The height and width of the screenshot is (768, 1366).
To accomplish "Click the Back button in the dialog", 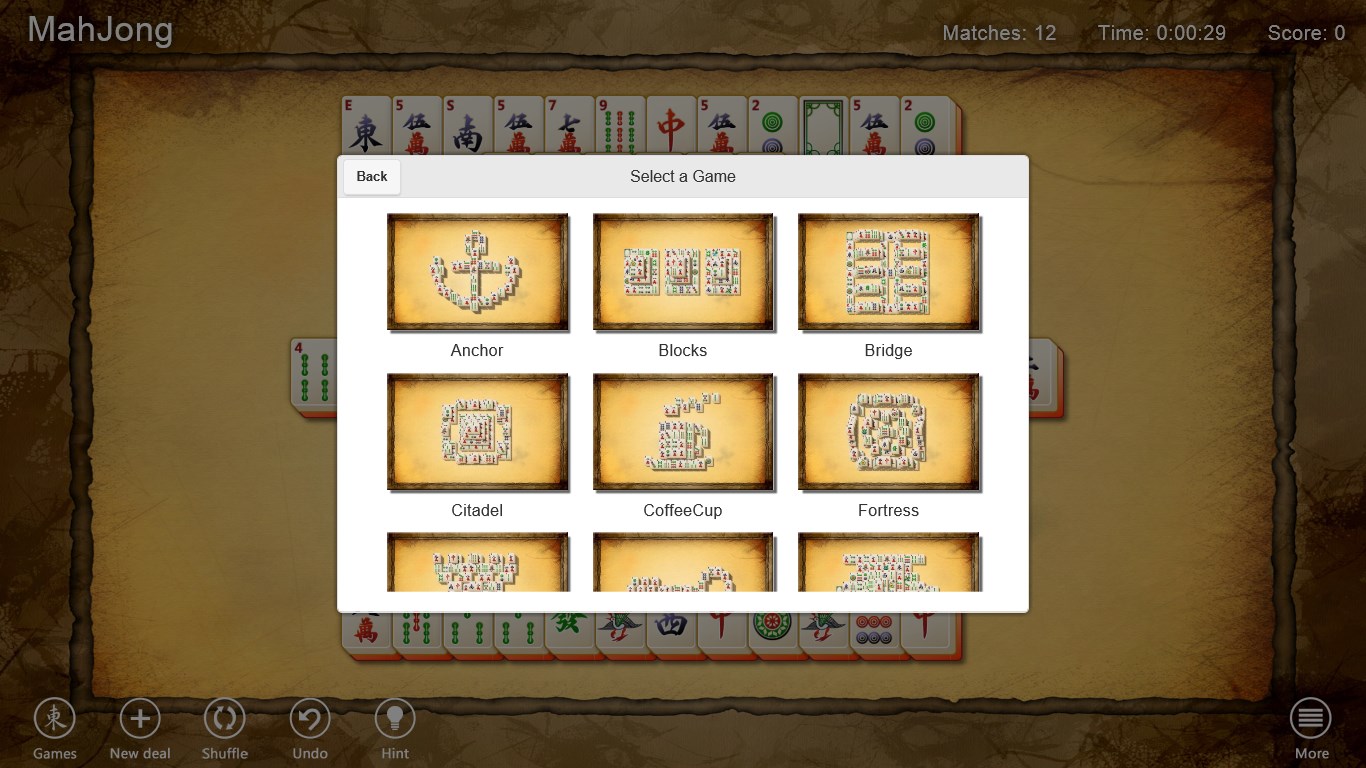I will tap(371, 176).
